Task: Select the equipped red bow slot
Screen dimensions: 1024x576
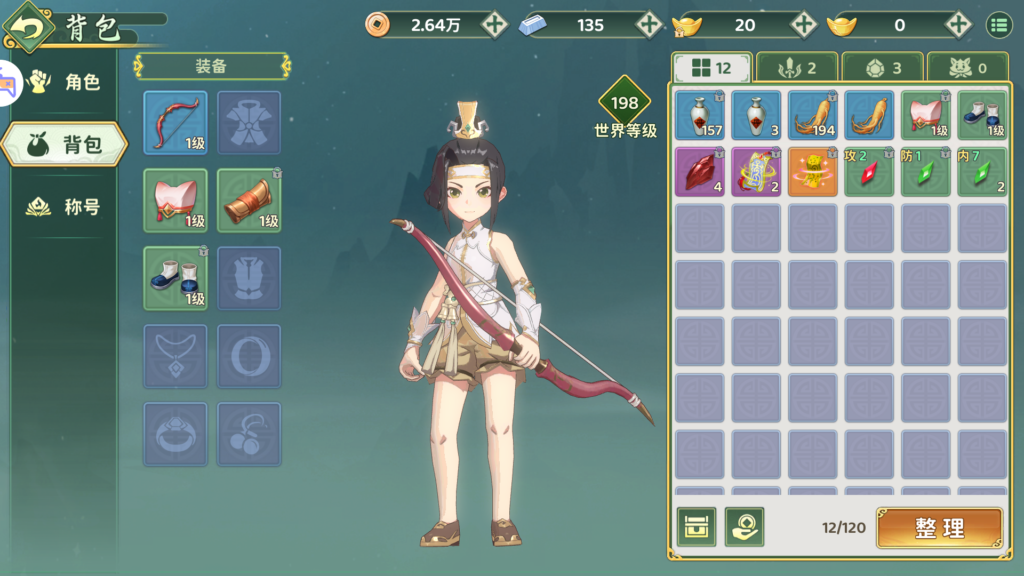Action: (175, 122)
